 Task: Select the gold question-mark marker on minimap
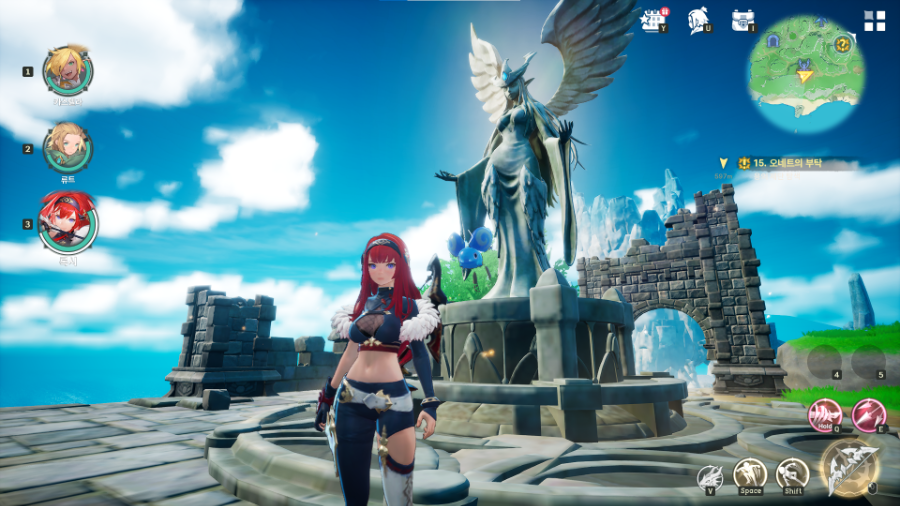point(843,44)
